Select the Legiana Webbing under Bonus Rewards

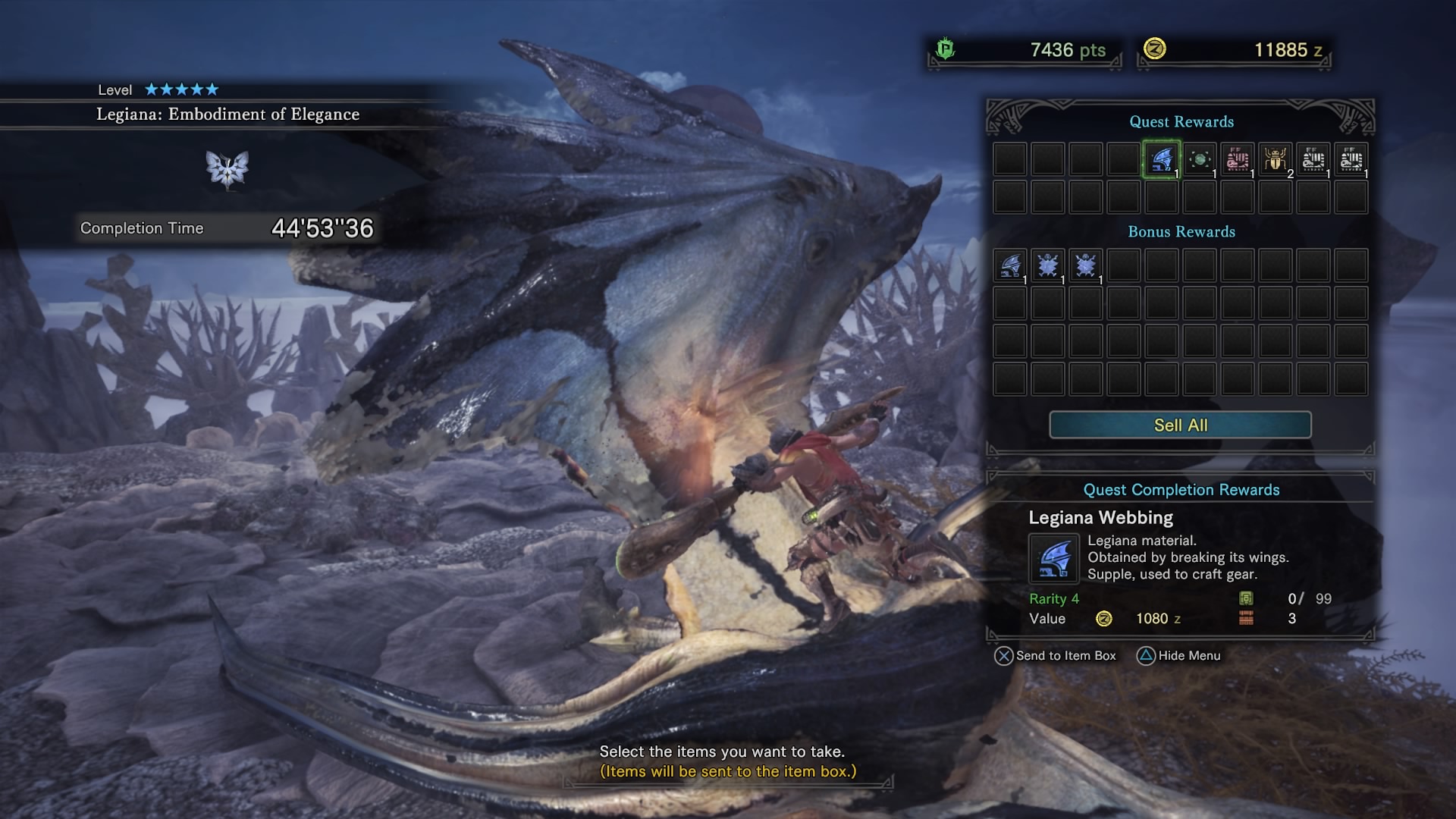coord(1010,265)
